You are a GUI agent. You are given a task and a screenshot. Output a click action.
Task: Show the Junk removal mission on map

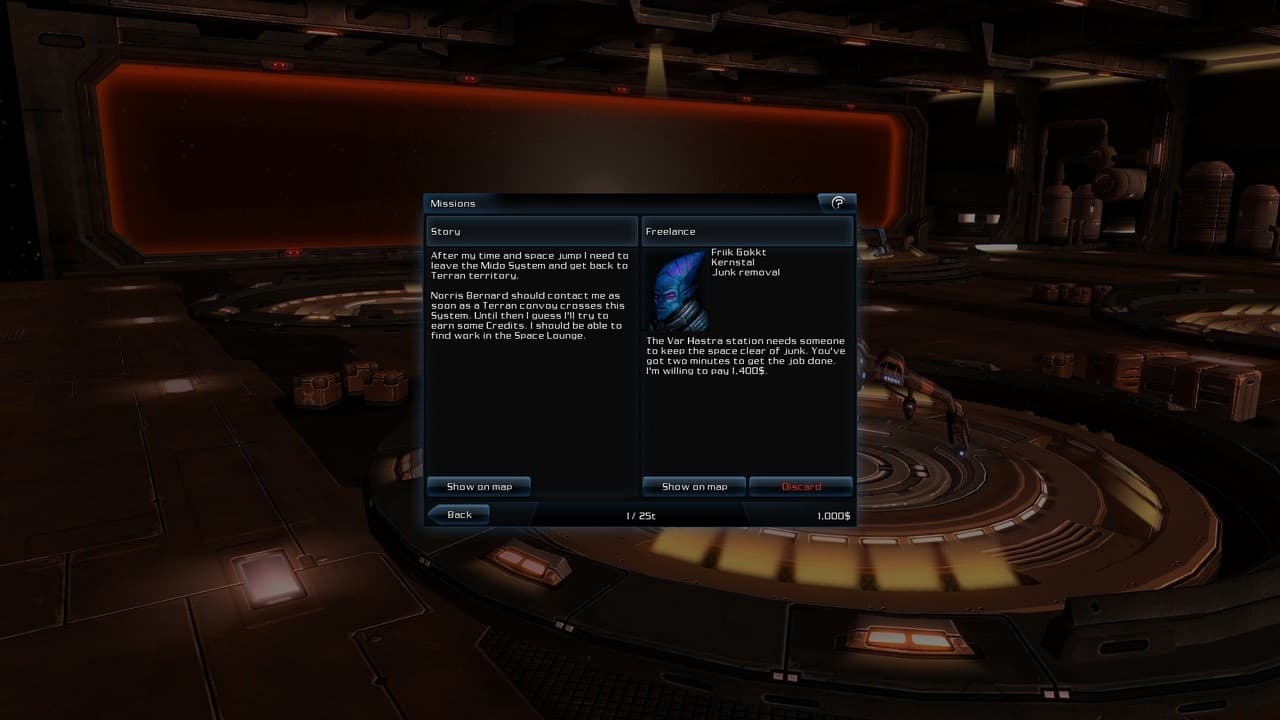(x=694, y=486)
